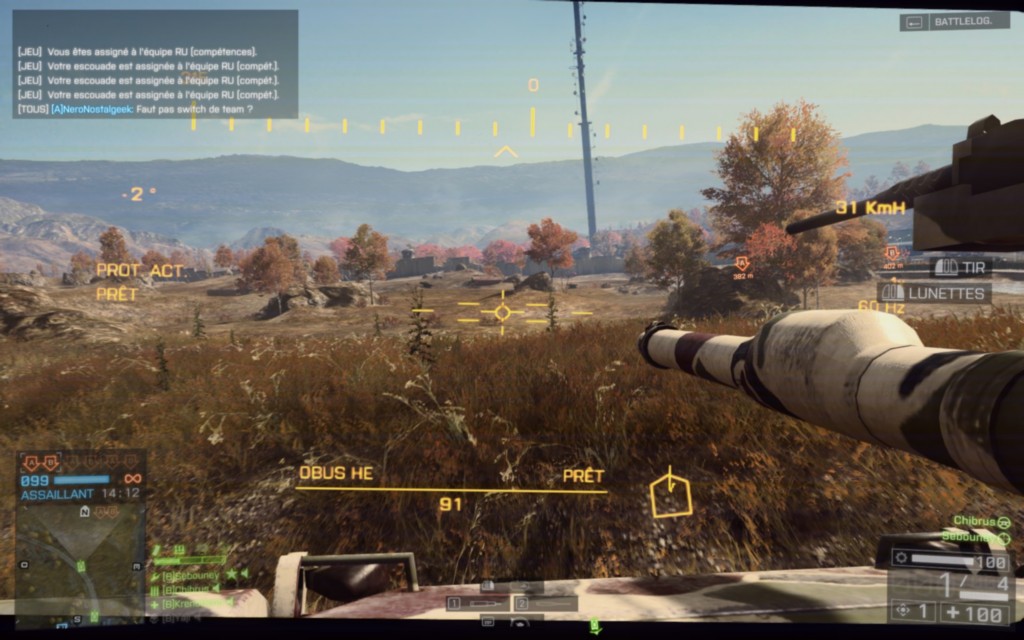Click the OBUS HE shell type label
This screenshot has height=640, width=1024.
pos(336,473)
